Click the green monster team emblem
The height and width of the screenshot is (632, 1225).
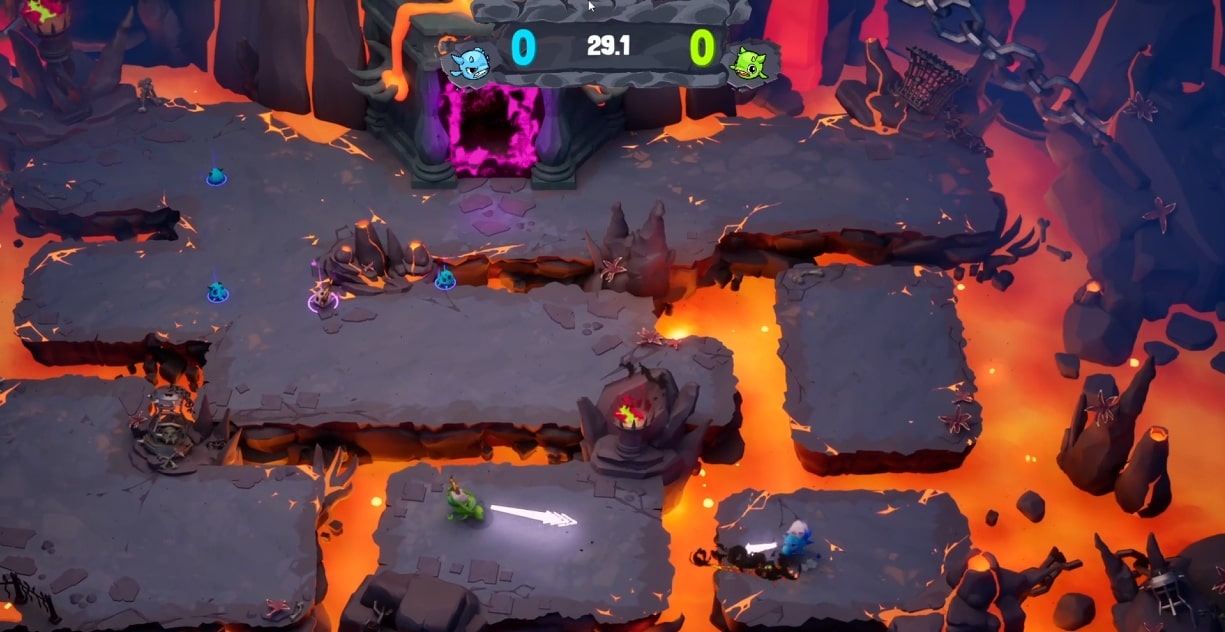point(750,63)
